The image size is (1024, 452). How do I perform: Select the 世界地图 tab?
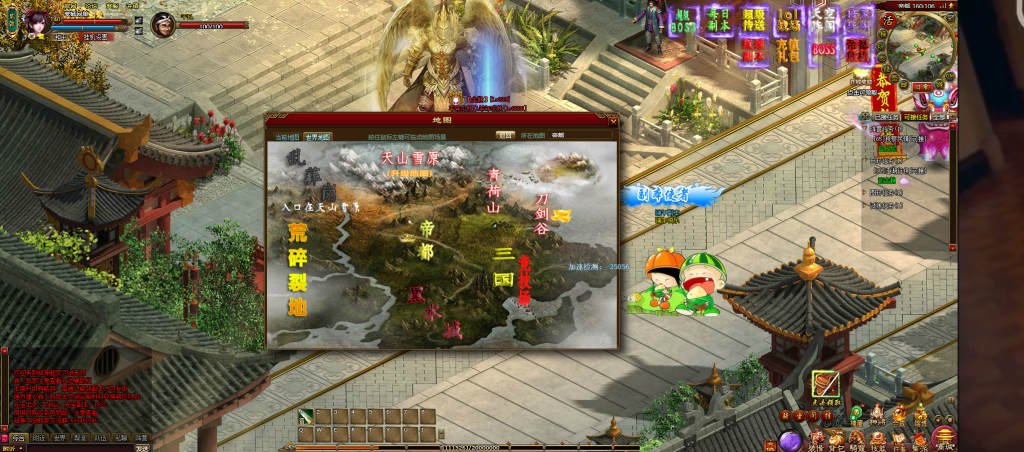pos(318,135)
